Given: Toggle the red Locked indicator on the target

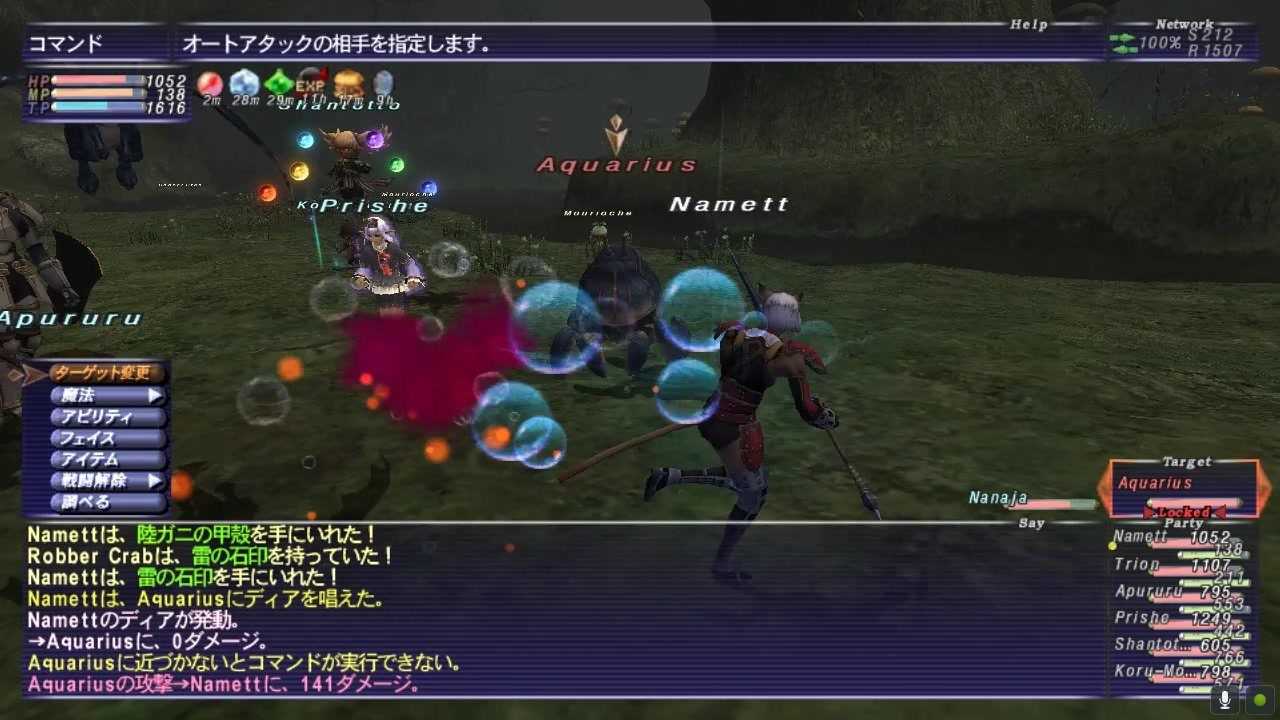Looking at the screenshot, I should click(x=1185, y=510).
